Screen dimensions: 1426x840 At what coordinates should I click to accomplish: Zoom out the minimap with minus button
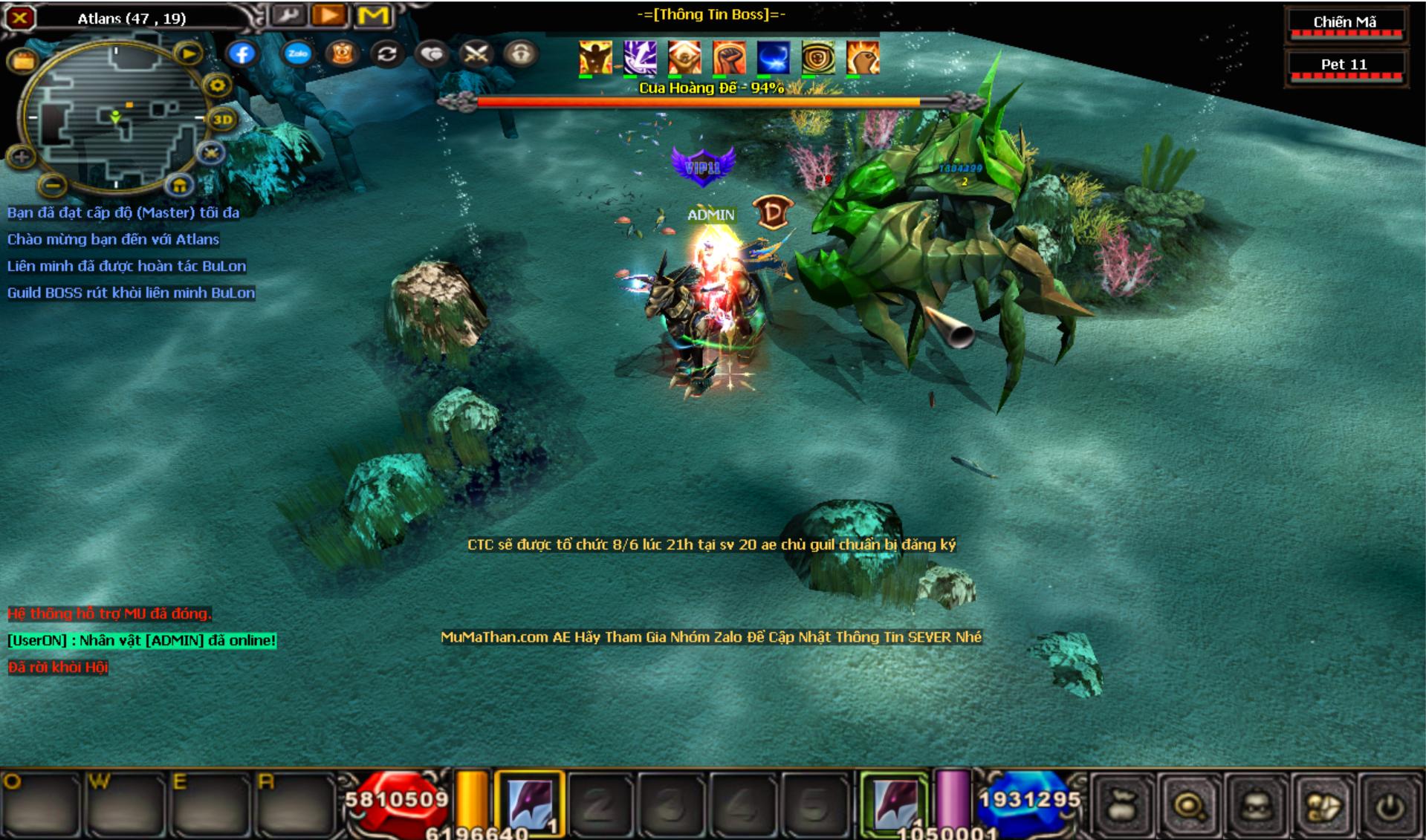pos(51,183)
